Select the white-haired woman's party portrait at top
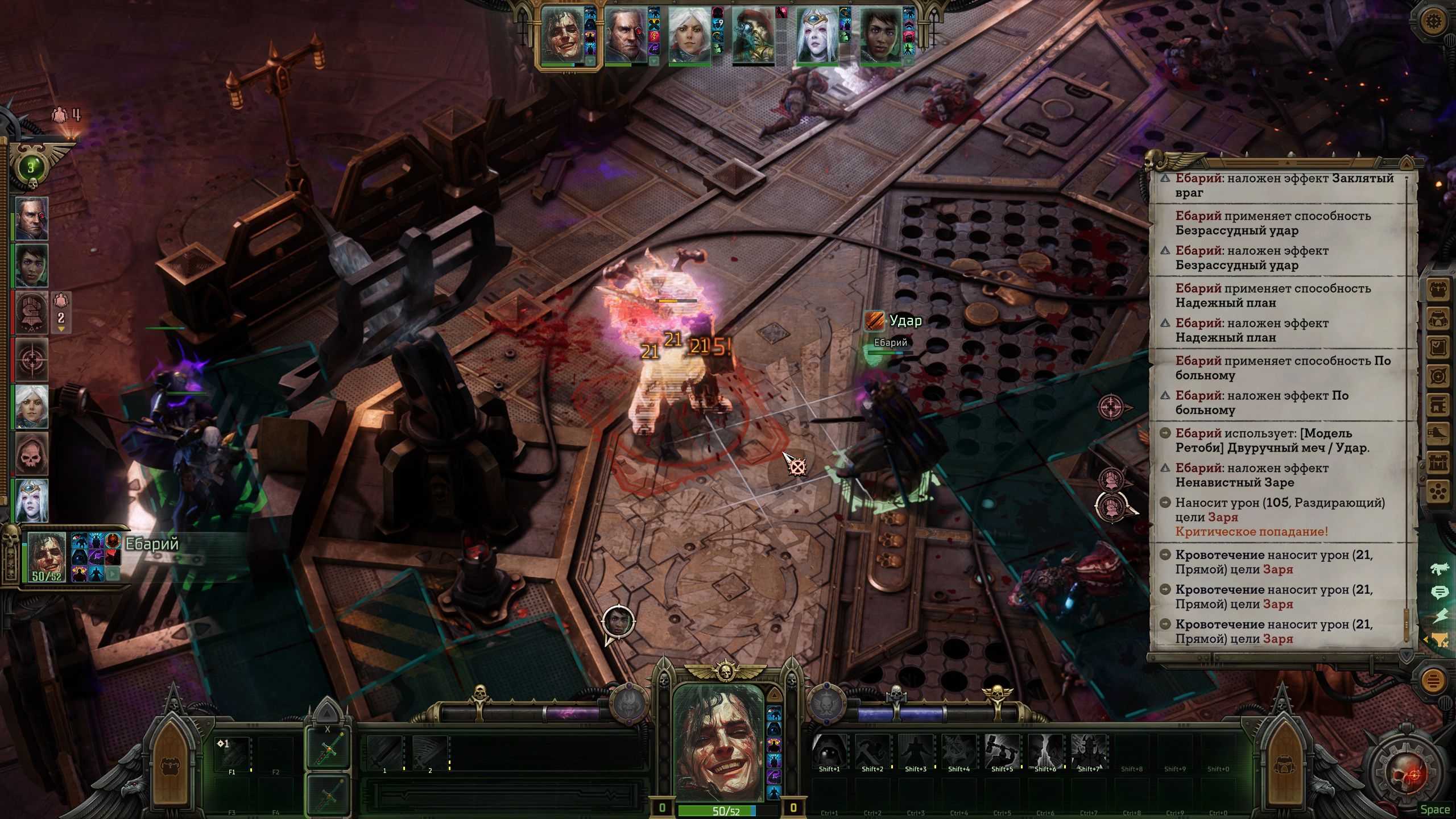 click(689, 35)
